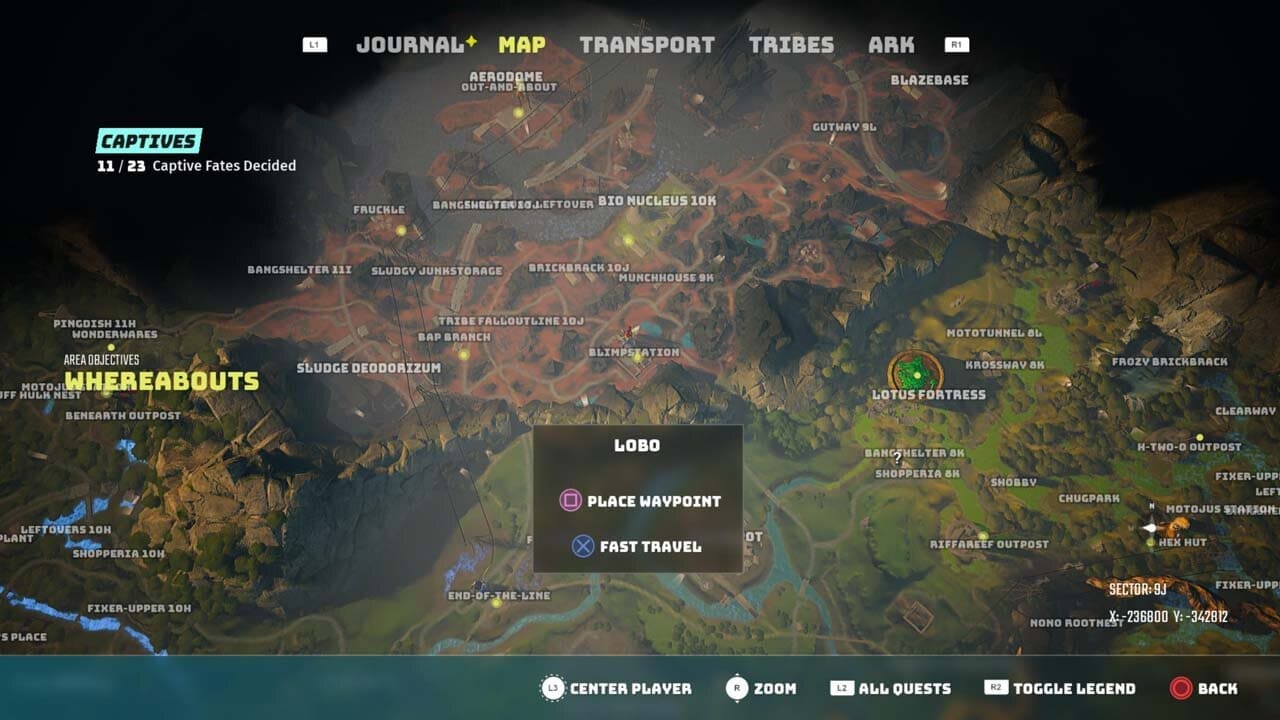Open the Tribes tab
The width and height of the screenshot is (1280, 720).
(x=792, y=44)
